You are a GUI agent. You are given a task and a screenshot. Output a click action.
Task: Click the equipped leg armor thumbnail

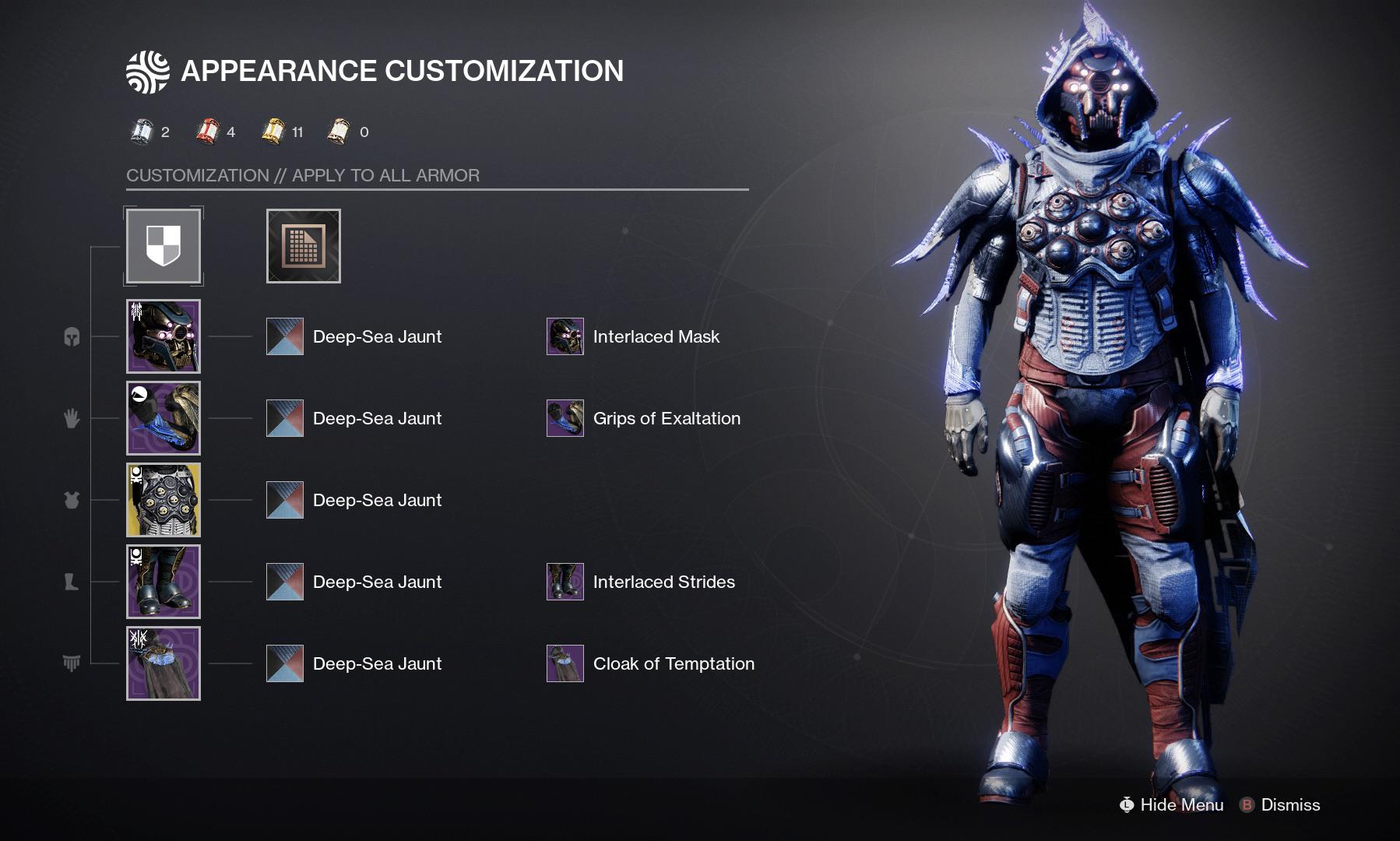163,581
